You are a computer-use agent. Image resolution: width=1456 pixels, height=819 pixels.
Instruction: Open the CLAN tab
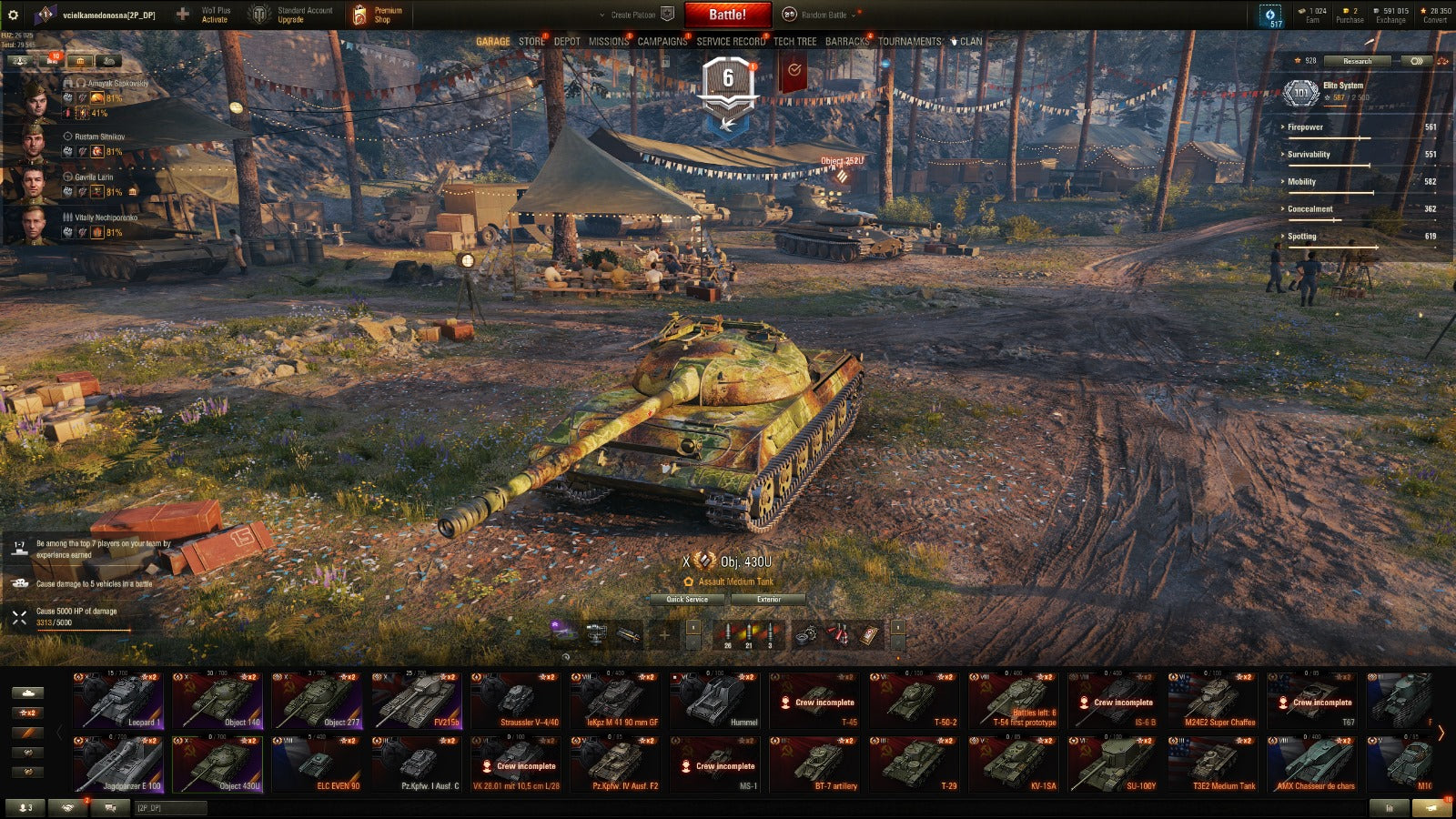pyautogui.click(x=970, y=41)
